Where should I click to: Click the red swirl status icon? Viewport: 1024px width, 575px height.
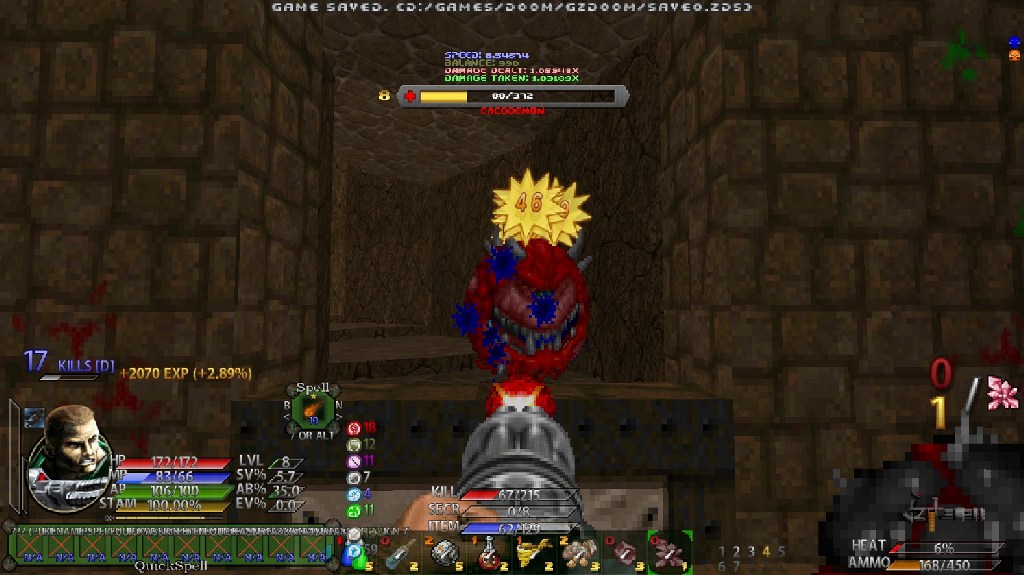point(353,428)
